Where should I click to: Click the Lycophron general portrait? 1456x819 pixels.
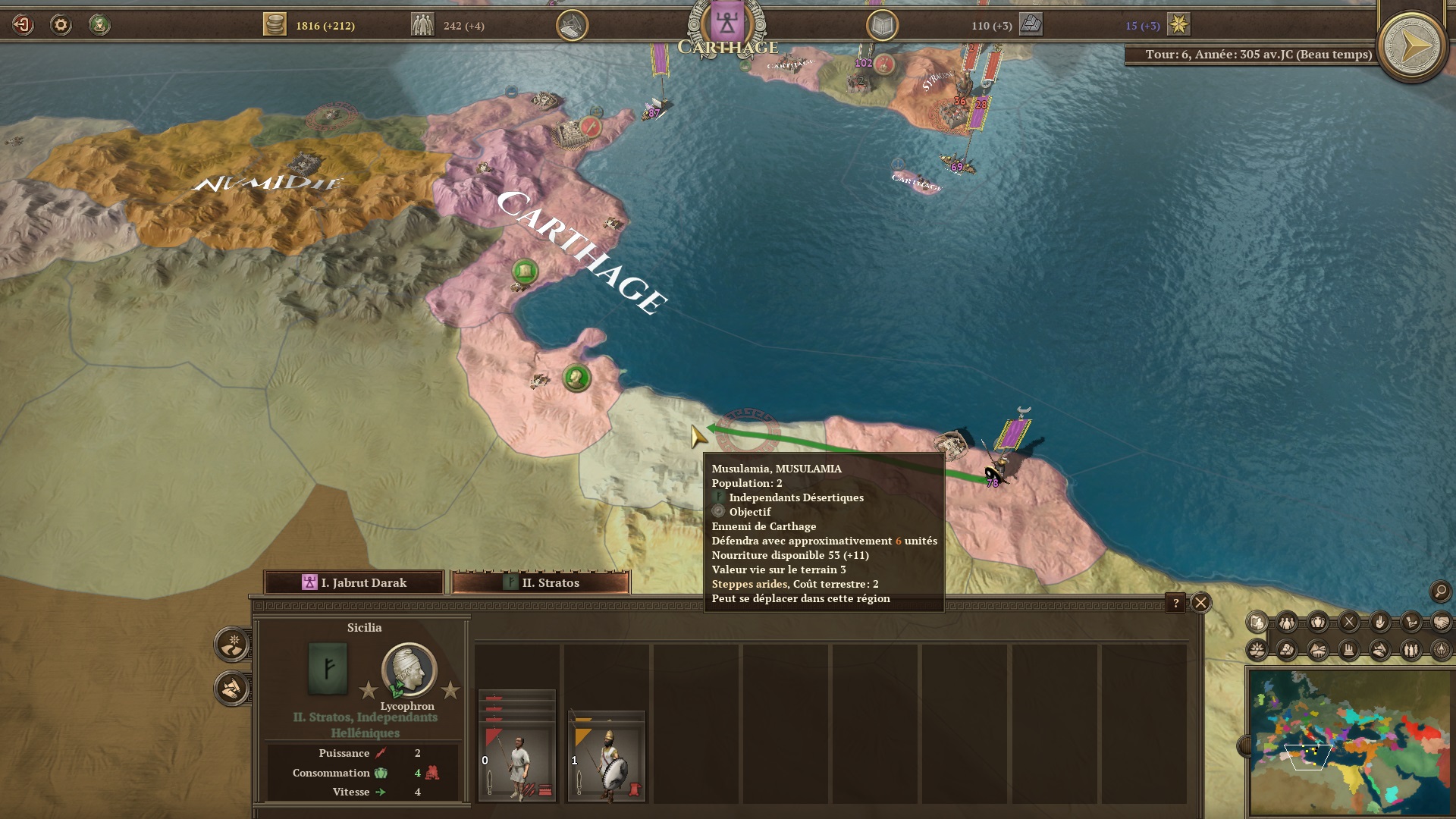[409, 670]
